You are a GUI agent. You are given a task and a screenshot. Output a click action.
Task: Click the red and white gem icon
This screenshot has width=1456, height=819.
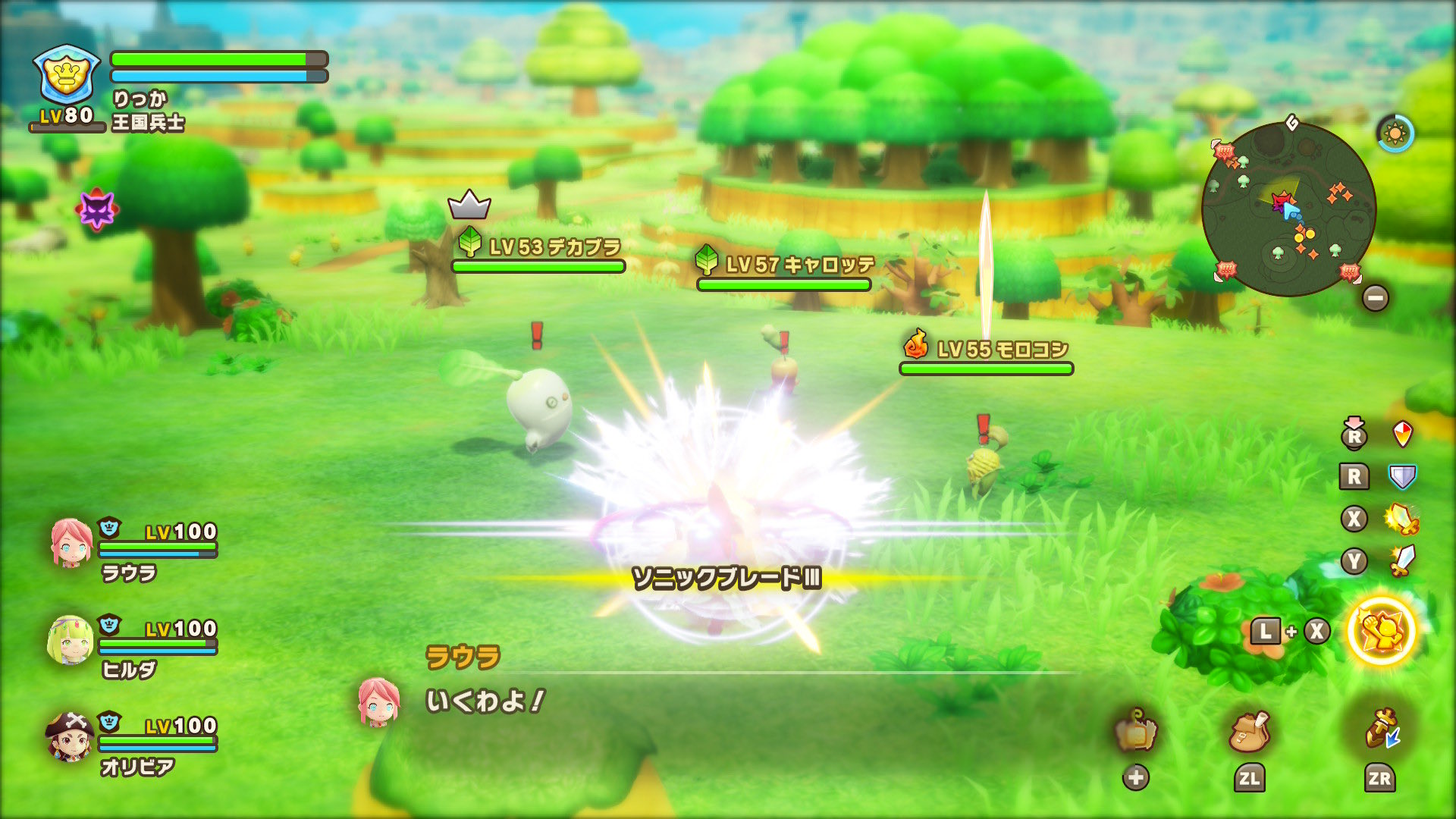1403,435
